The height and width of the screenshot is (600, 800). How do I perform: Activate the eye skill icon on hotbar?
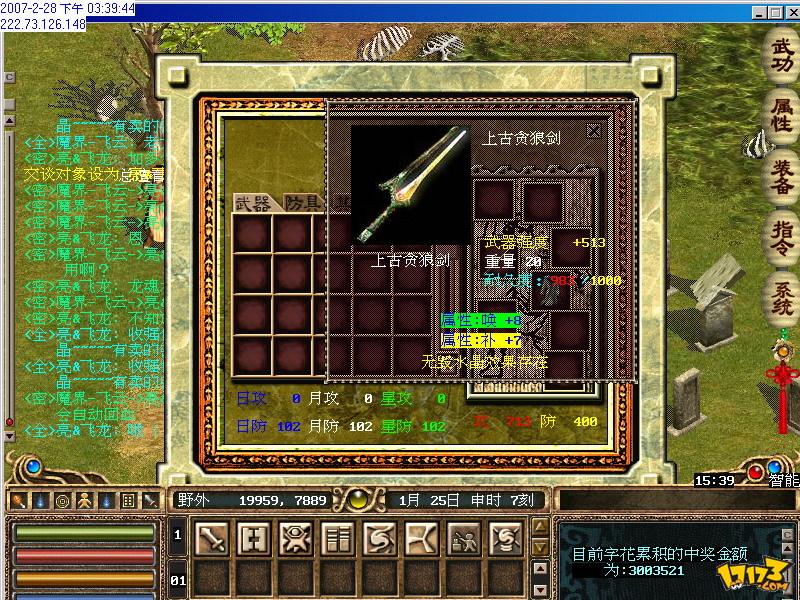[x=296, y=539]
